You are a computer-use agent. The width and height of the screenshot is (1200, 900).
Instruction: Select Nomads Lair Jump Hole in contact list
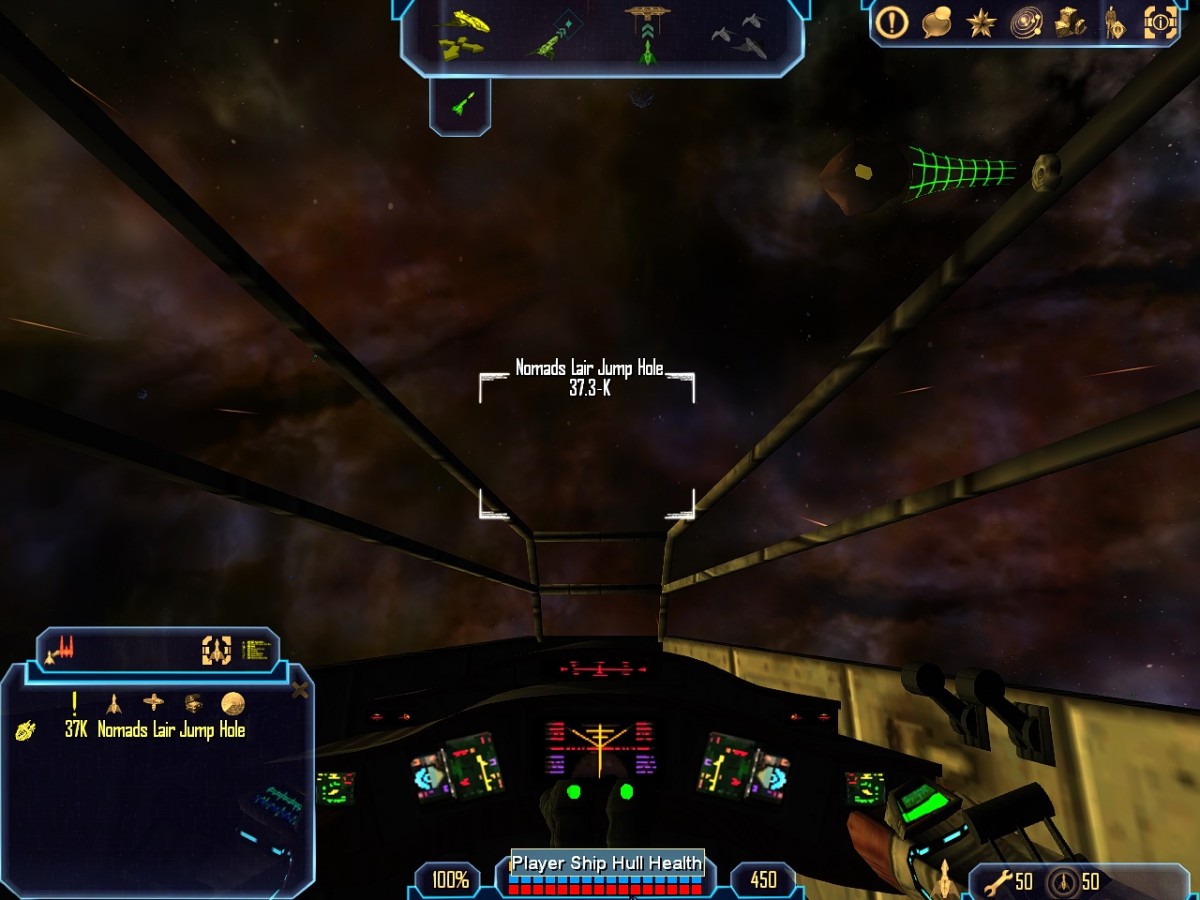tap(170, 730)
